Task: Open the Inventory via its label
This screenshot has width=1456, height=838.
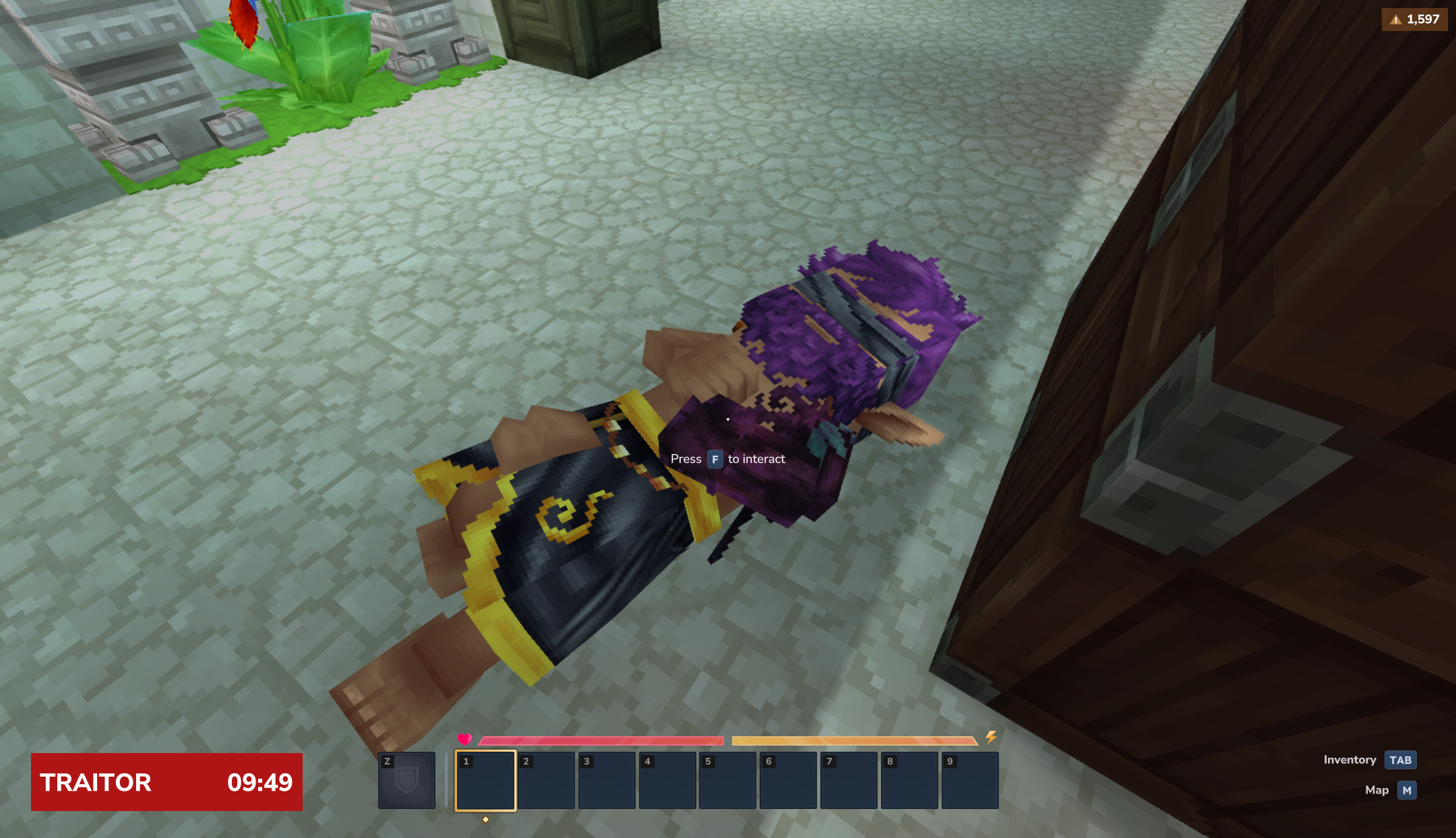Action: click(x=1349, y=760)
